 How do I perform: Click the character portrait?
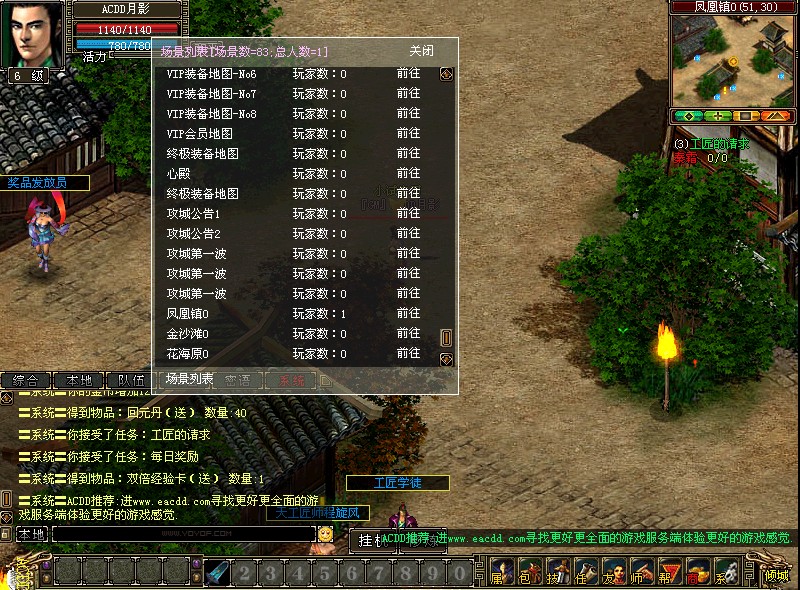click(36, 33)
